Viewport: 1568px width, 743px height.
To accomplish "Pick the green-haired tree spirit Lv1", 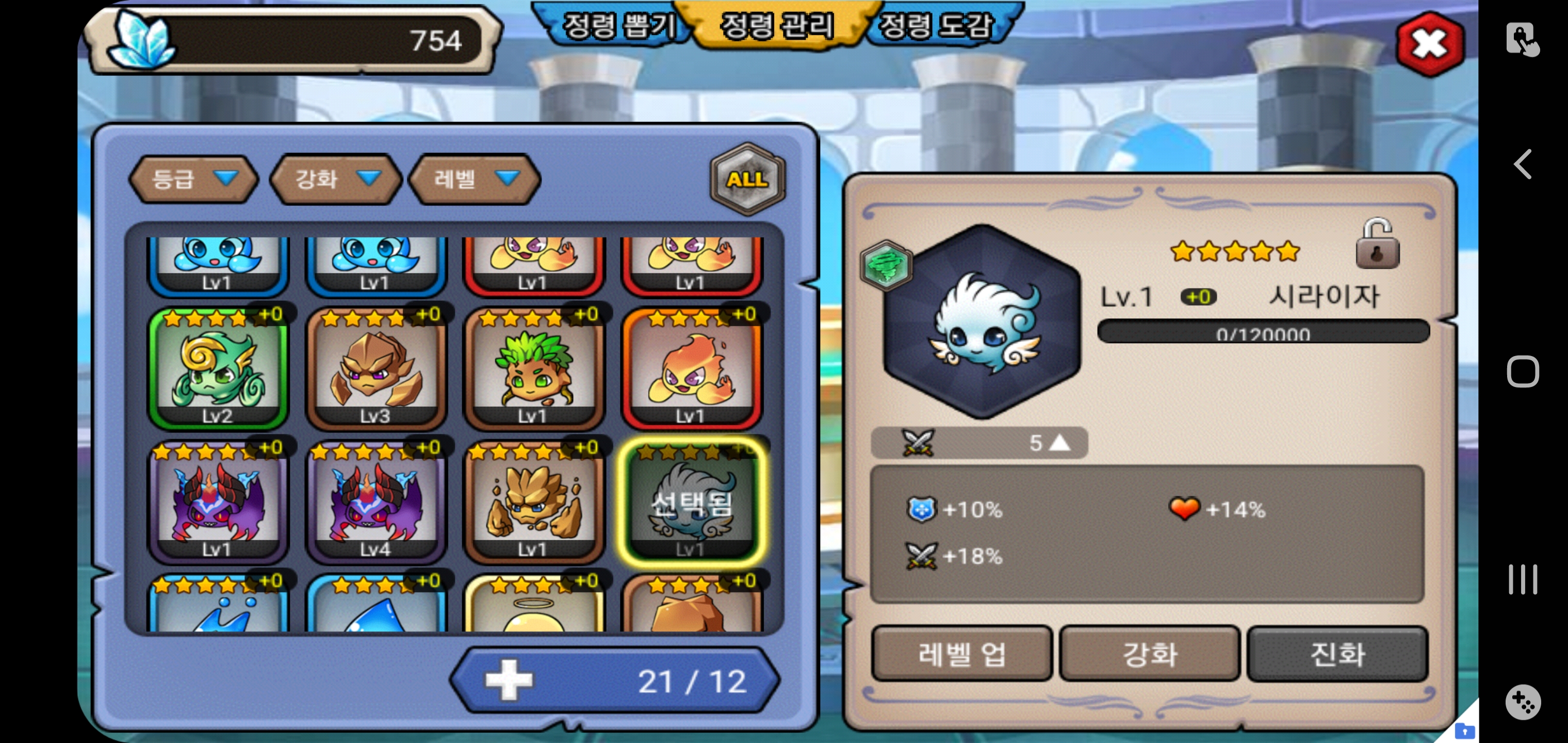I will coord(533,369).
